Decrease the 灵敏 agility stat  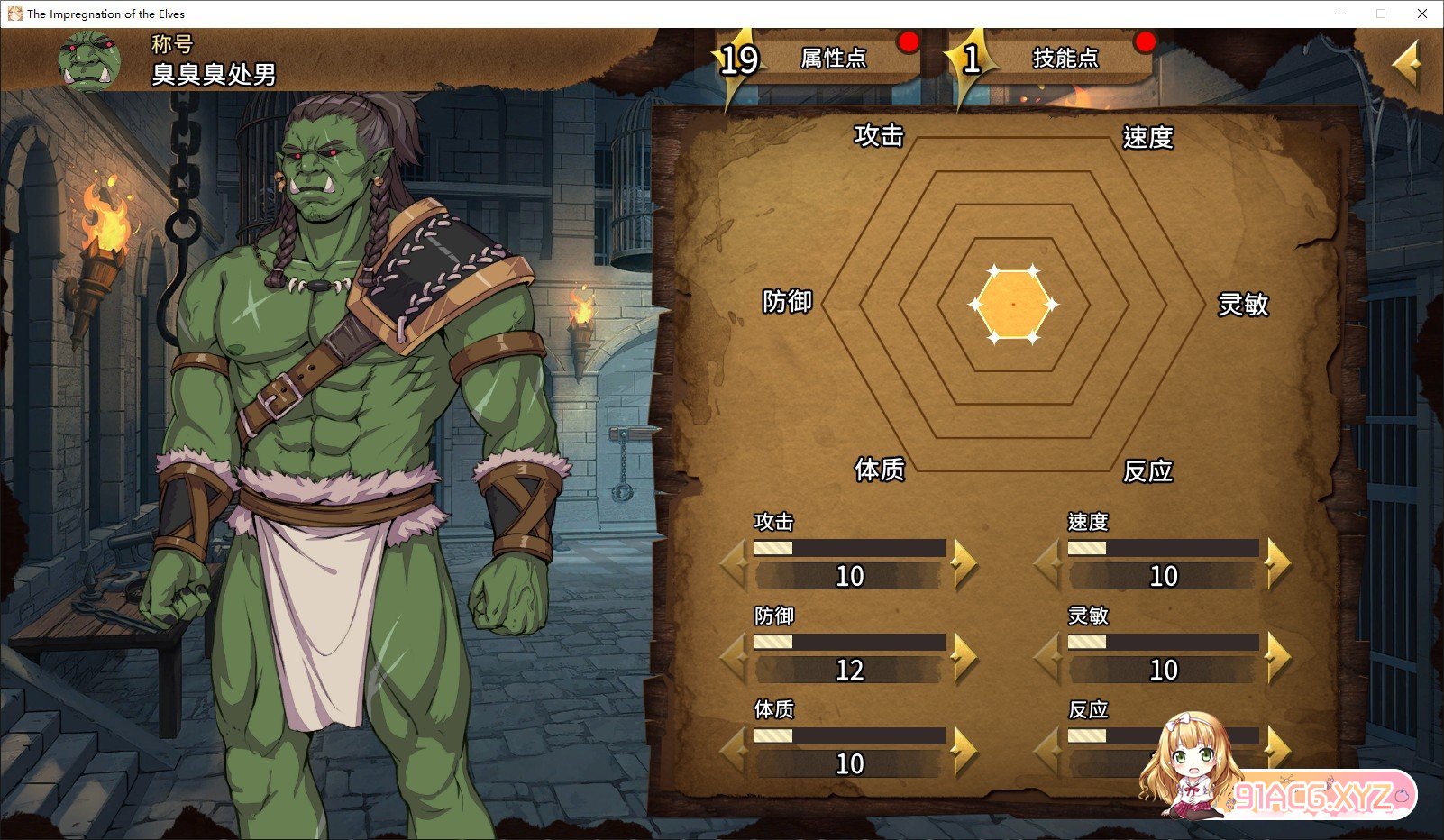click(1049, 657)
